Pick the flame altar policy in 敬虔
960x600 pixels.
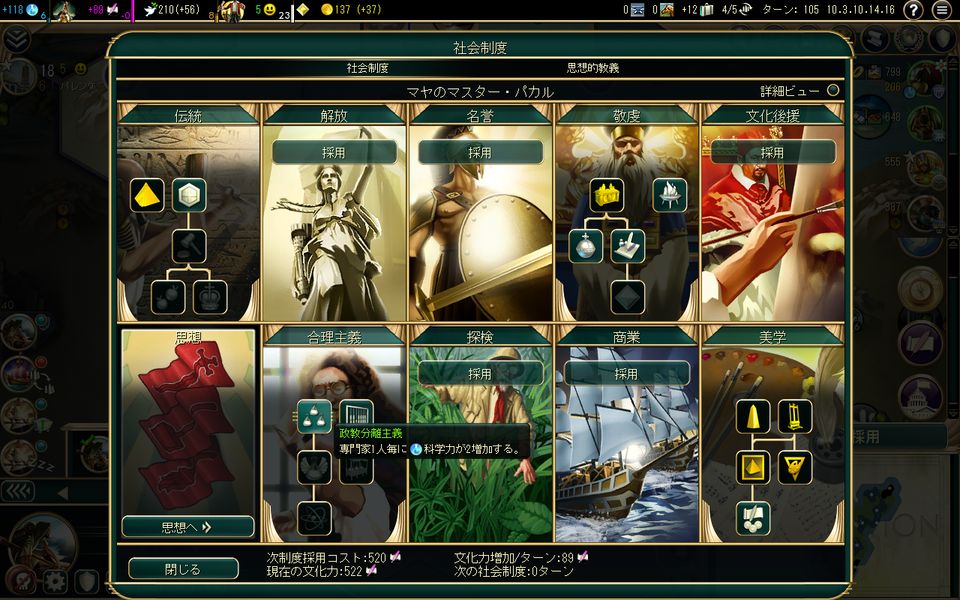pyautogui.click(x=670, y=195)
